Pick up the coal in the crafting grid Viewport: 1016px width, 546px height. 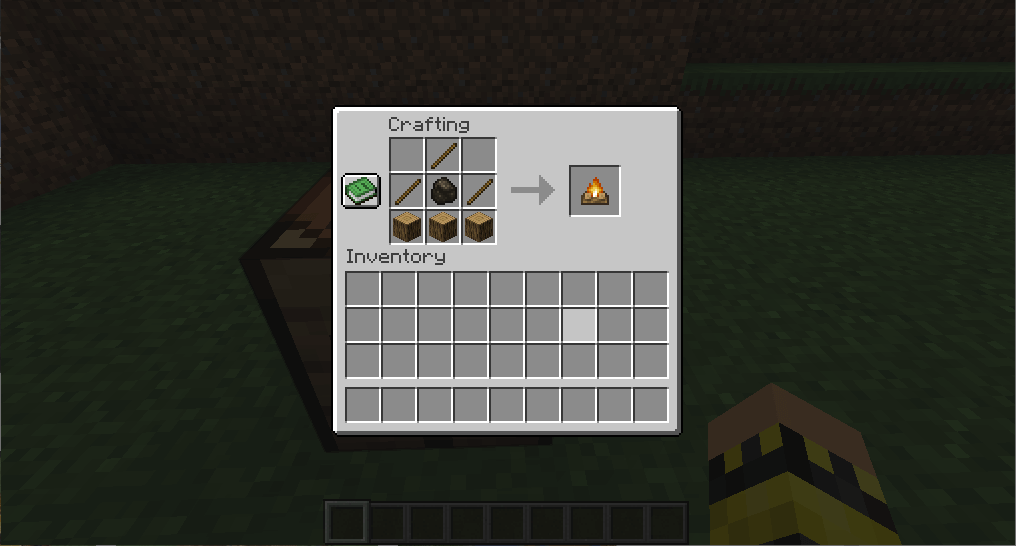(x=443, y=190)
